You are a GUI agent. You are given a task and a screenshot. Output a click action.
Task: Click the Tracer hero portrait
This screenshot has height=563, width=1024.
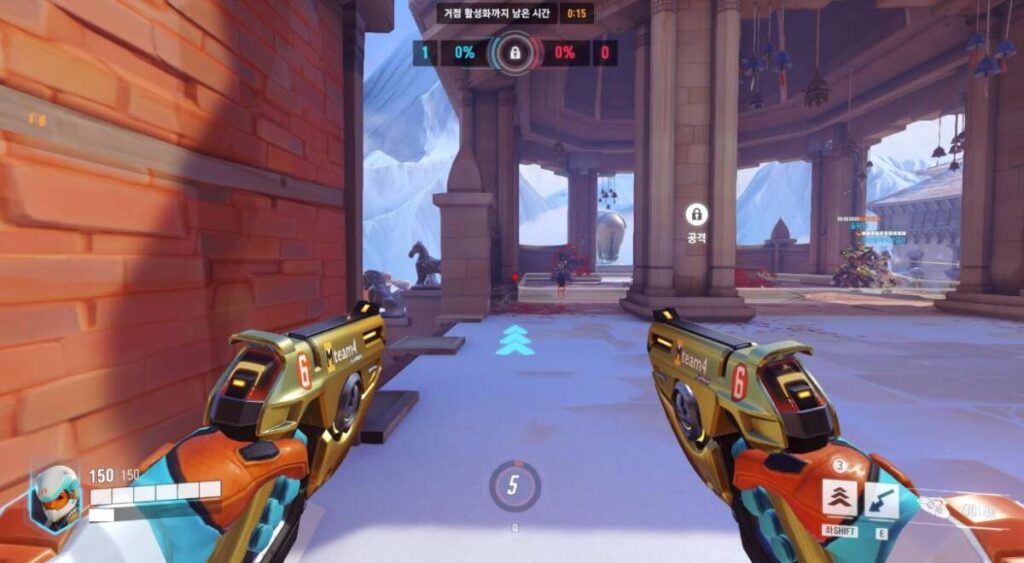coord(54,497)
